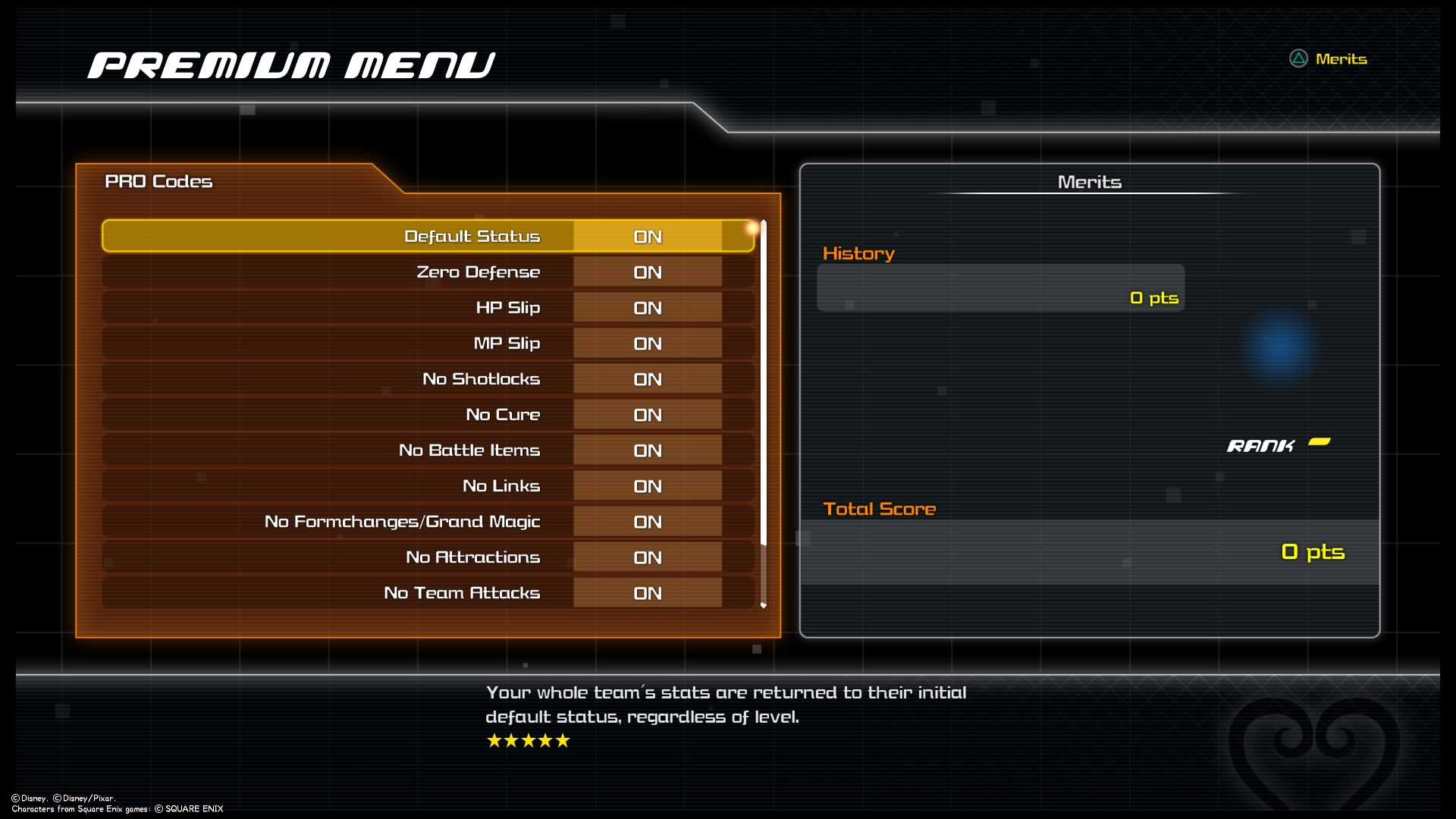Toggle the Default Status PRO code
The height and width of the screenshot is (819, 1456).
point(647,237)
